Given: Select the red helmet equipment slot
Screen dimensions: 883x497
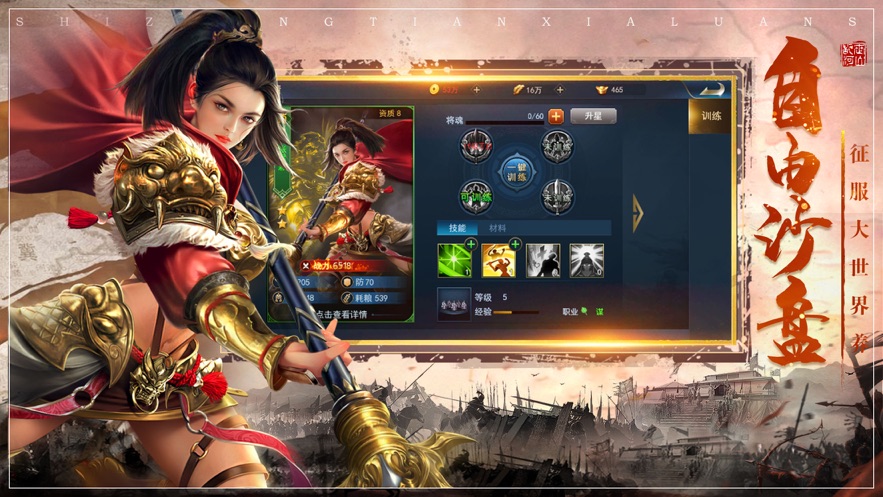Looking at the screenshot, I should tap(476, 147).
